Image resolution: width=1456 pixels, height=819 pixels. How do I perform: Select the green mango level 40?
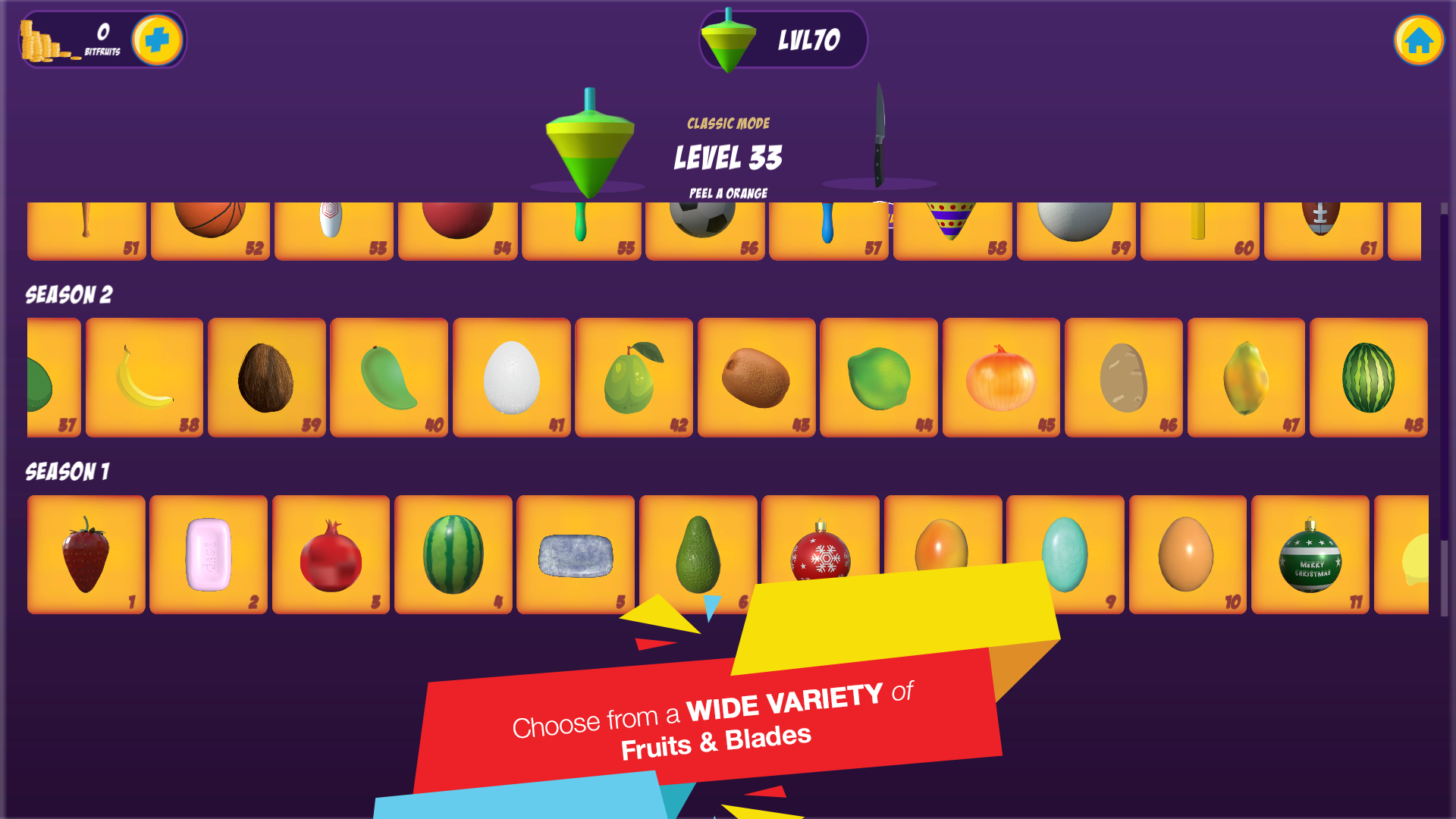coord(389,378)
